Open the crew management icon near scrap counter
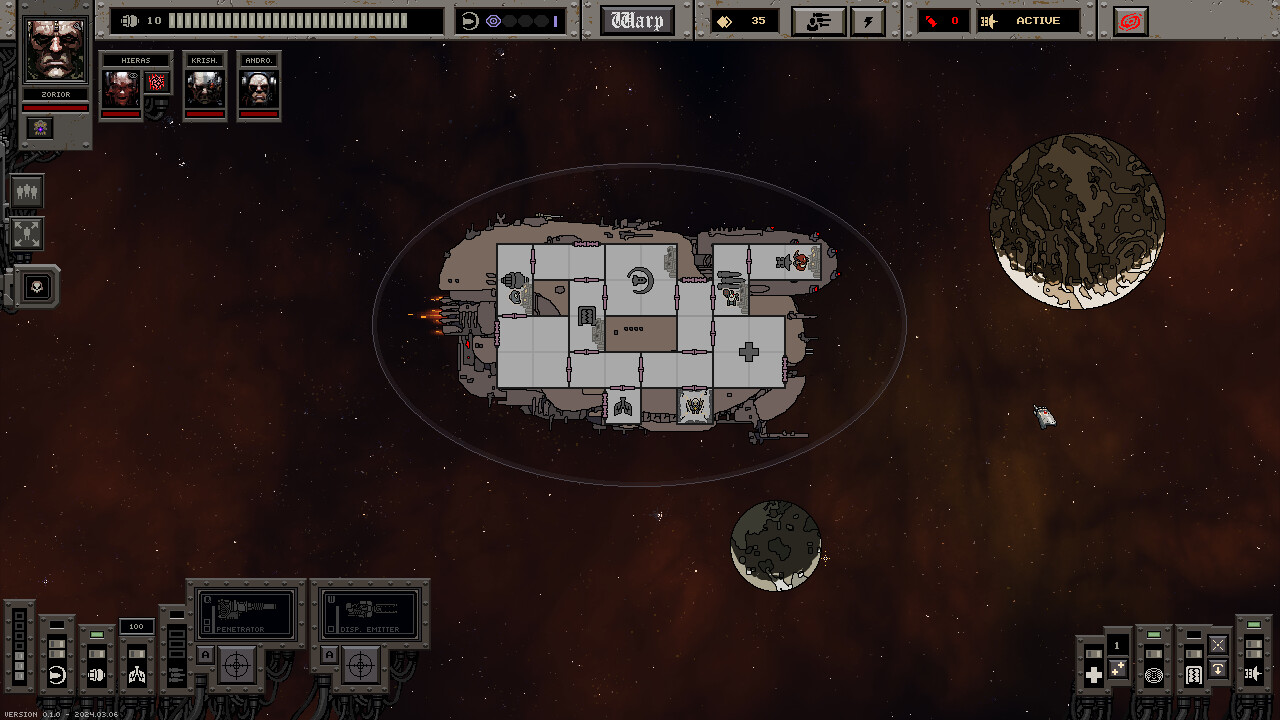Viewport: 1280px width, 720px height. tap(818, 20)
